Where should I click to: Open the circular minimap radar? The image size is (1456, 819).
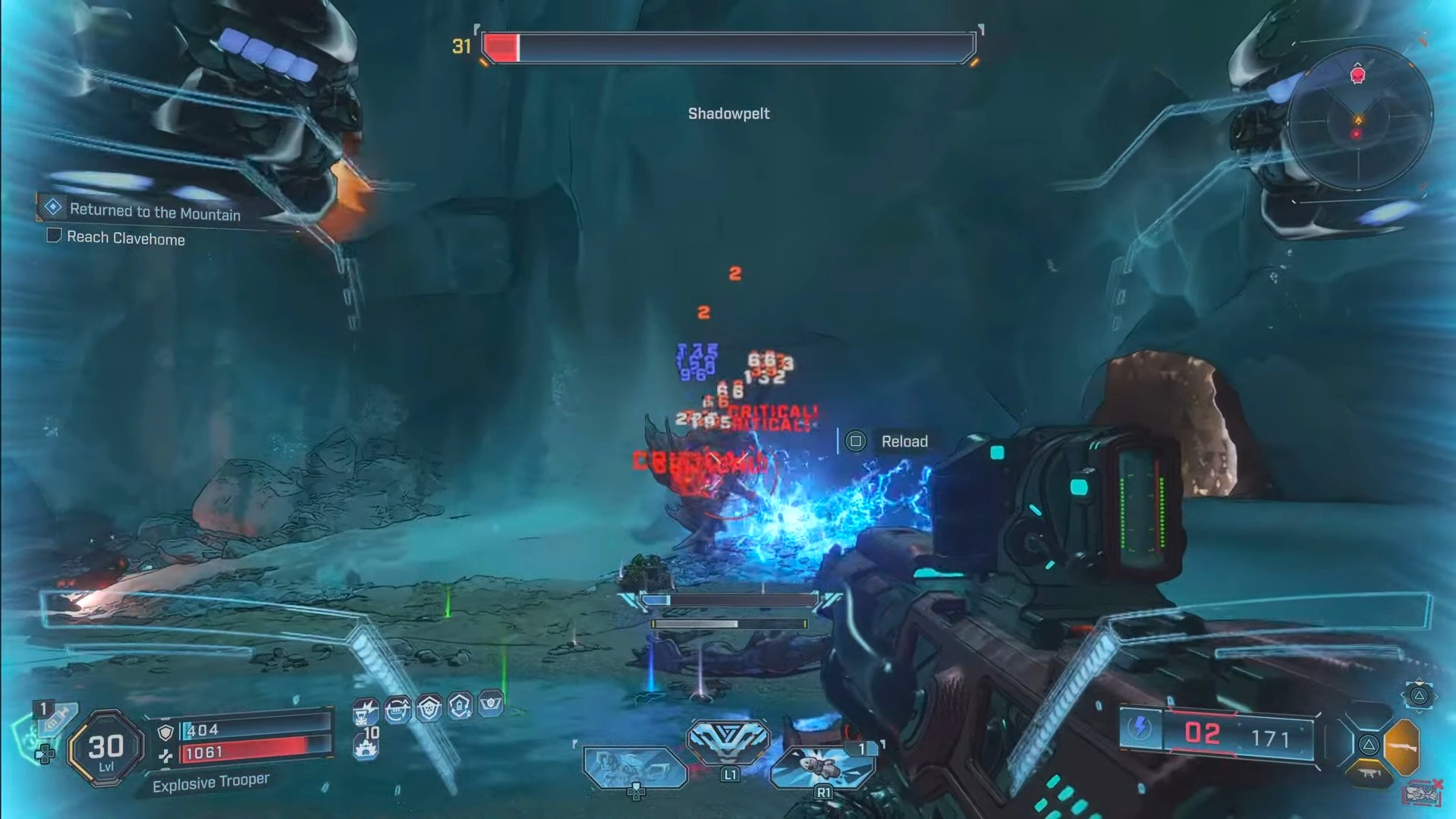click(1358, 118)
